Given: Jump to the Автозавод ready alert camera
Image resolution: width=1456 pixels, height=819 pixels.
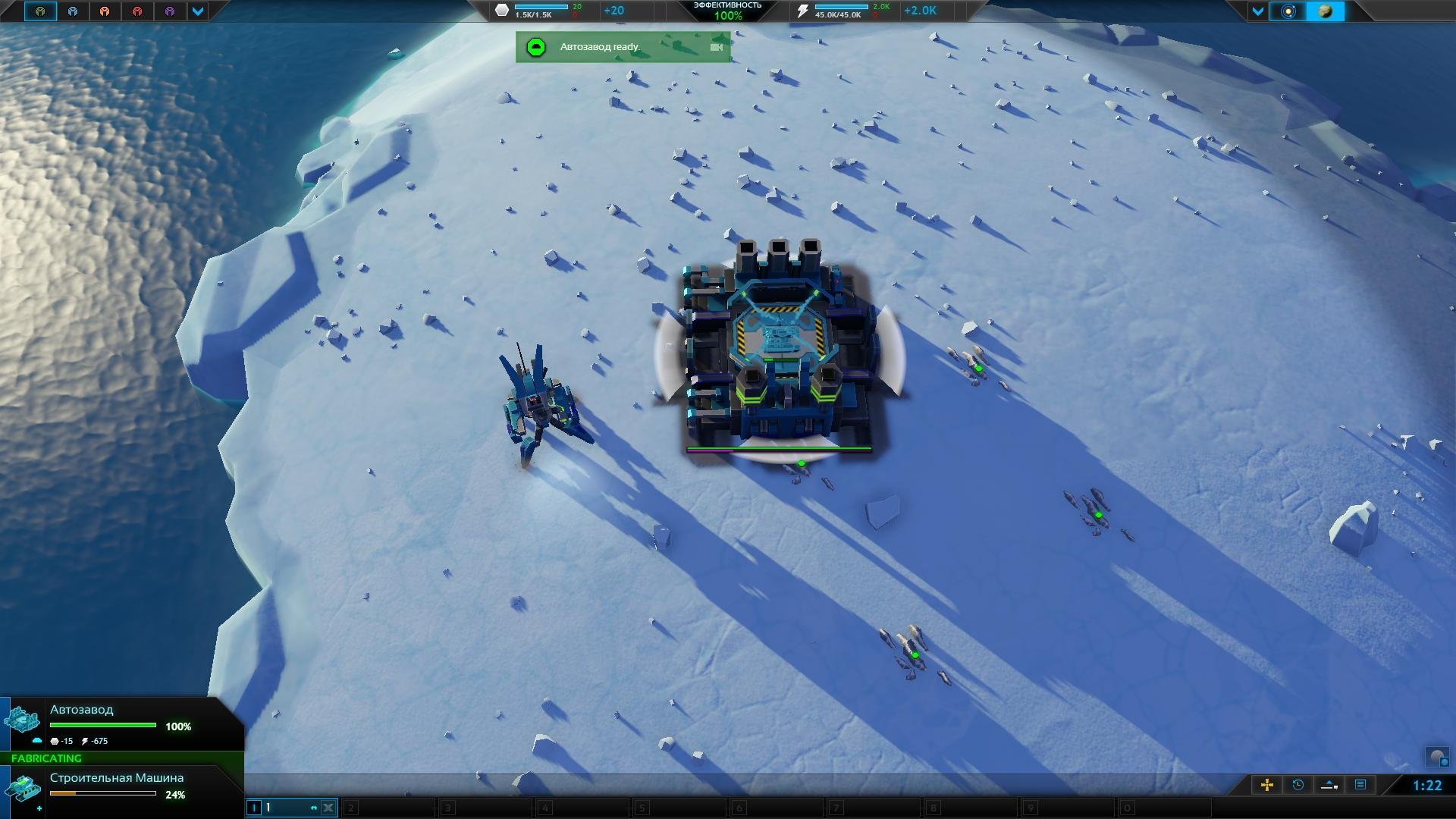Looking at the screenshot, I should [x=716, y=47].
